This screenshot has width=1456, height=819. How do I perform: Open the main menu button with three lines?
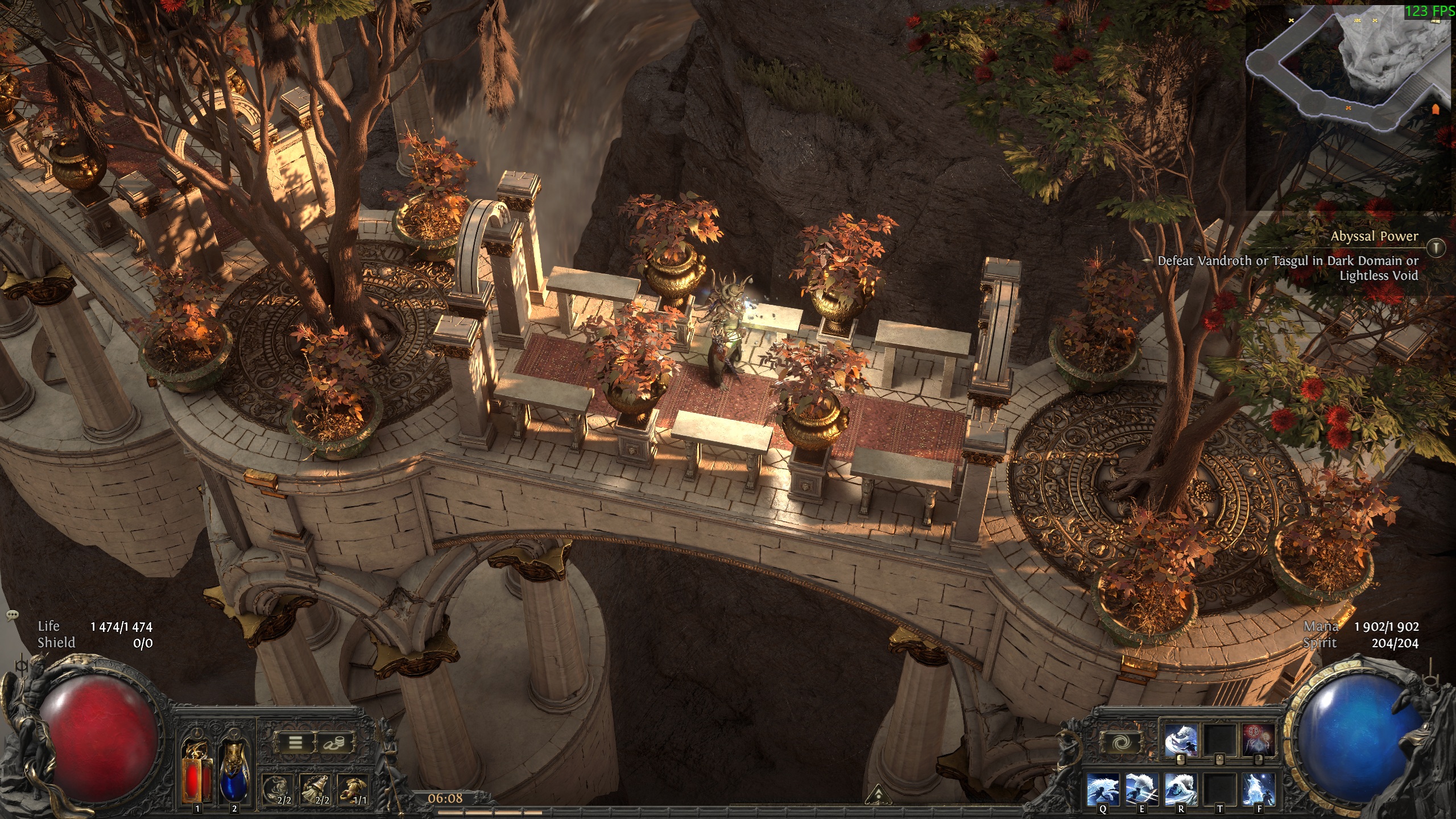pyautogui.click(x=295, y=742)
